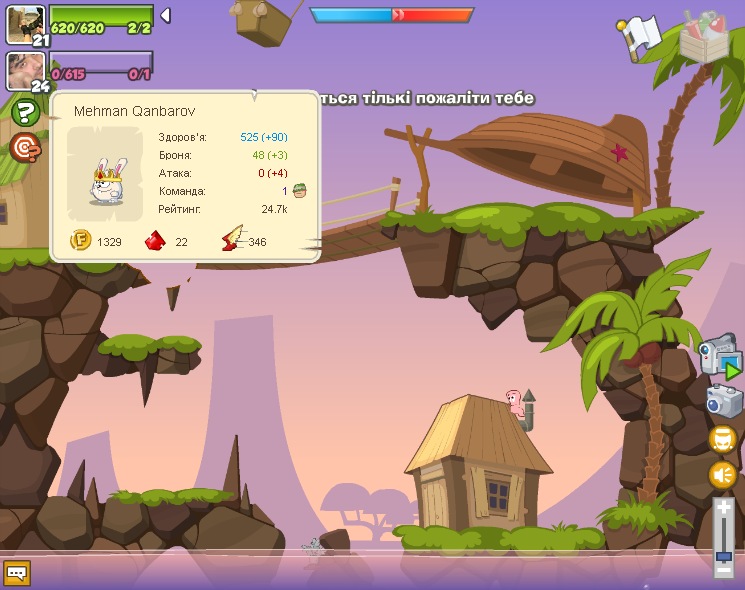Adjust the vertical zoom slider handle
Screen dimensions: 745x590
click(x=723, y=556)
